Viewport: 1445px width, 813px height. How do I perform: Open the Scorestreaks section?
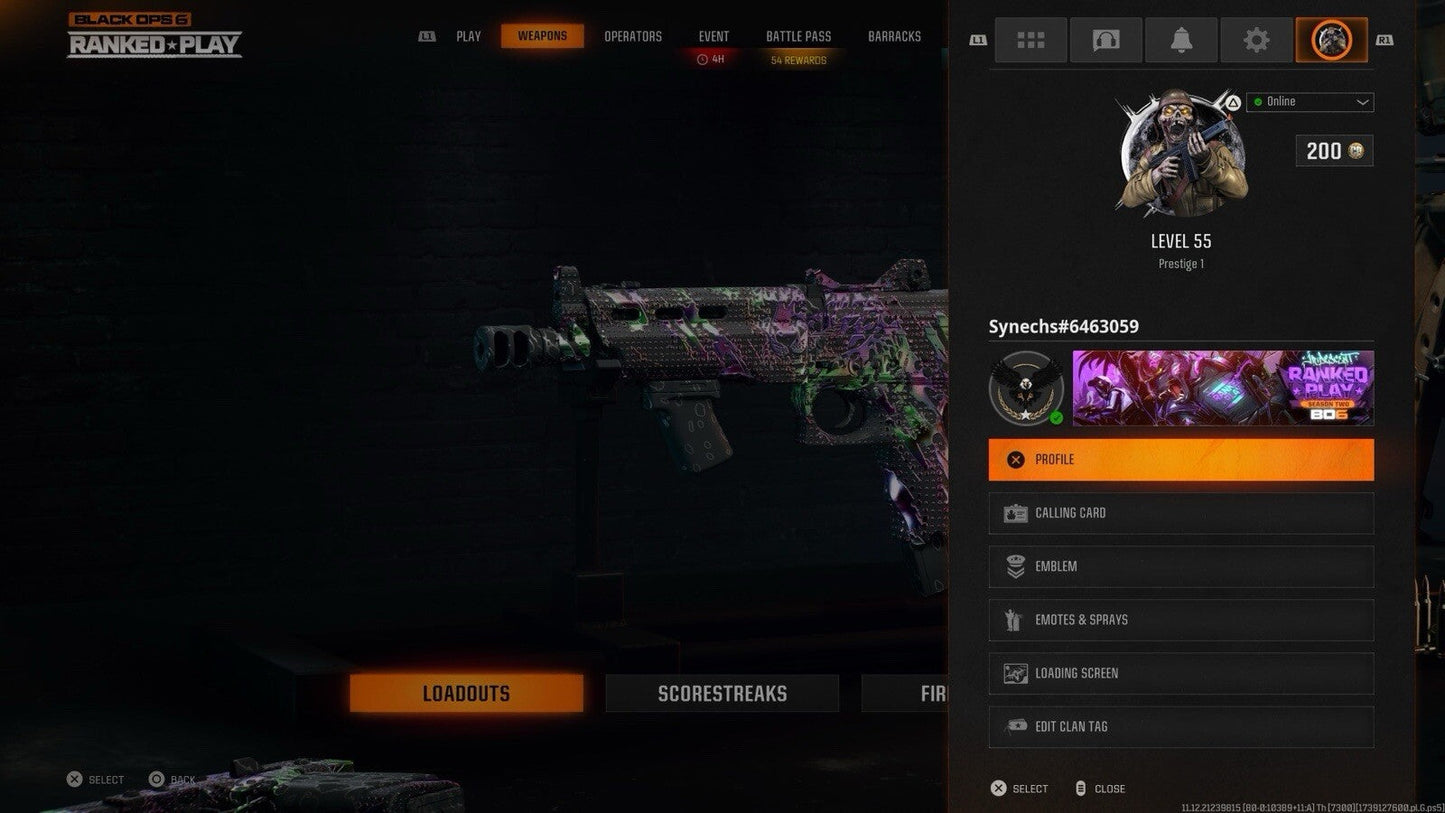(x=722, y=692)
